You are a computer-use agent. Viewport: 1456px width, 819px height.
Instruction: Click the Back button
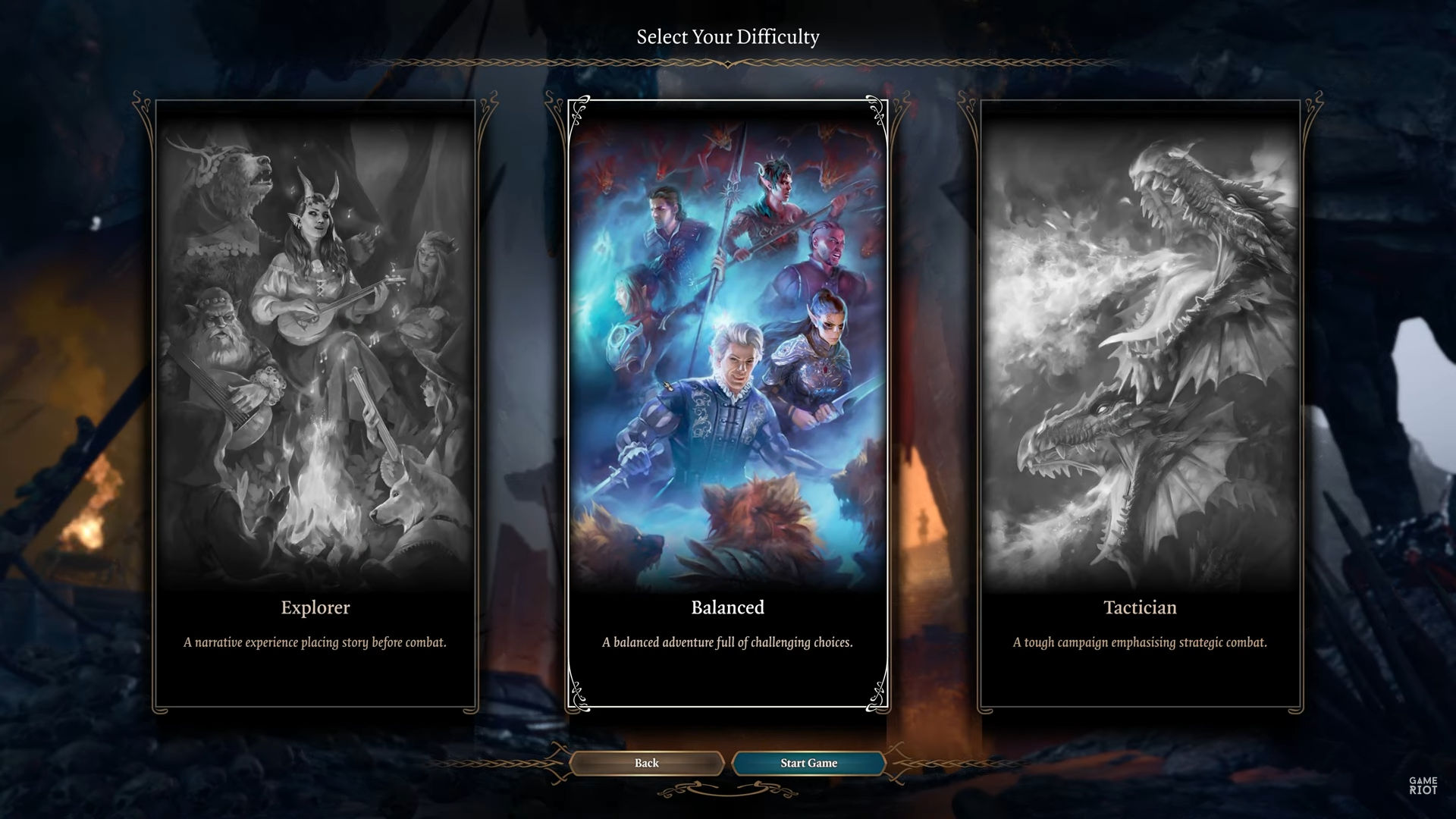(646, 763)
